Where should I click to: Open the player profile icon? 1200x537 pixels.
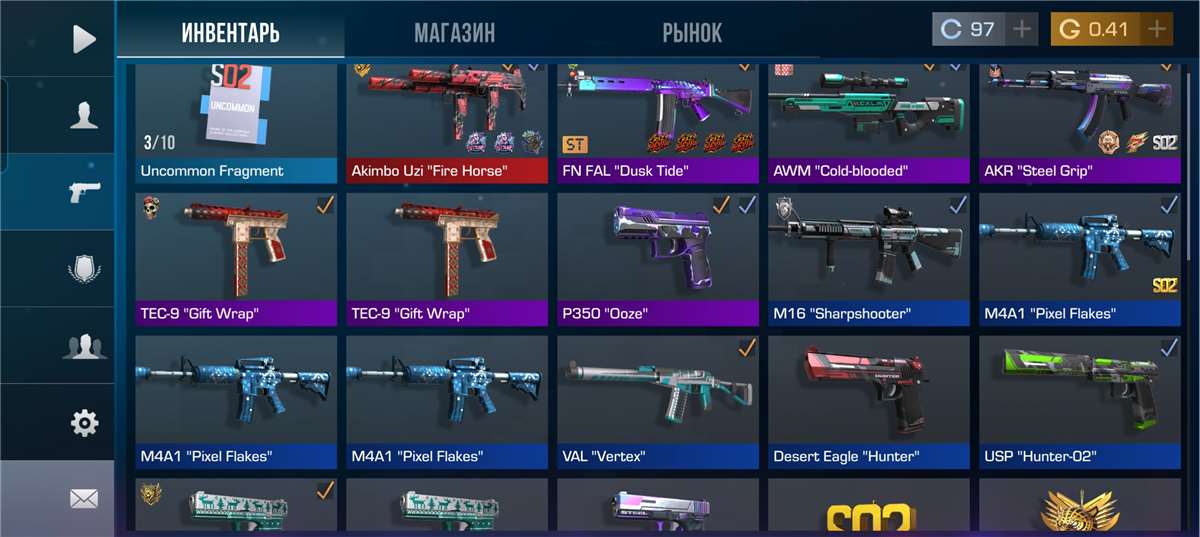[84, 115]
